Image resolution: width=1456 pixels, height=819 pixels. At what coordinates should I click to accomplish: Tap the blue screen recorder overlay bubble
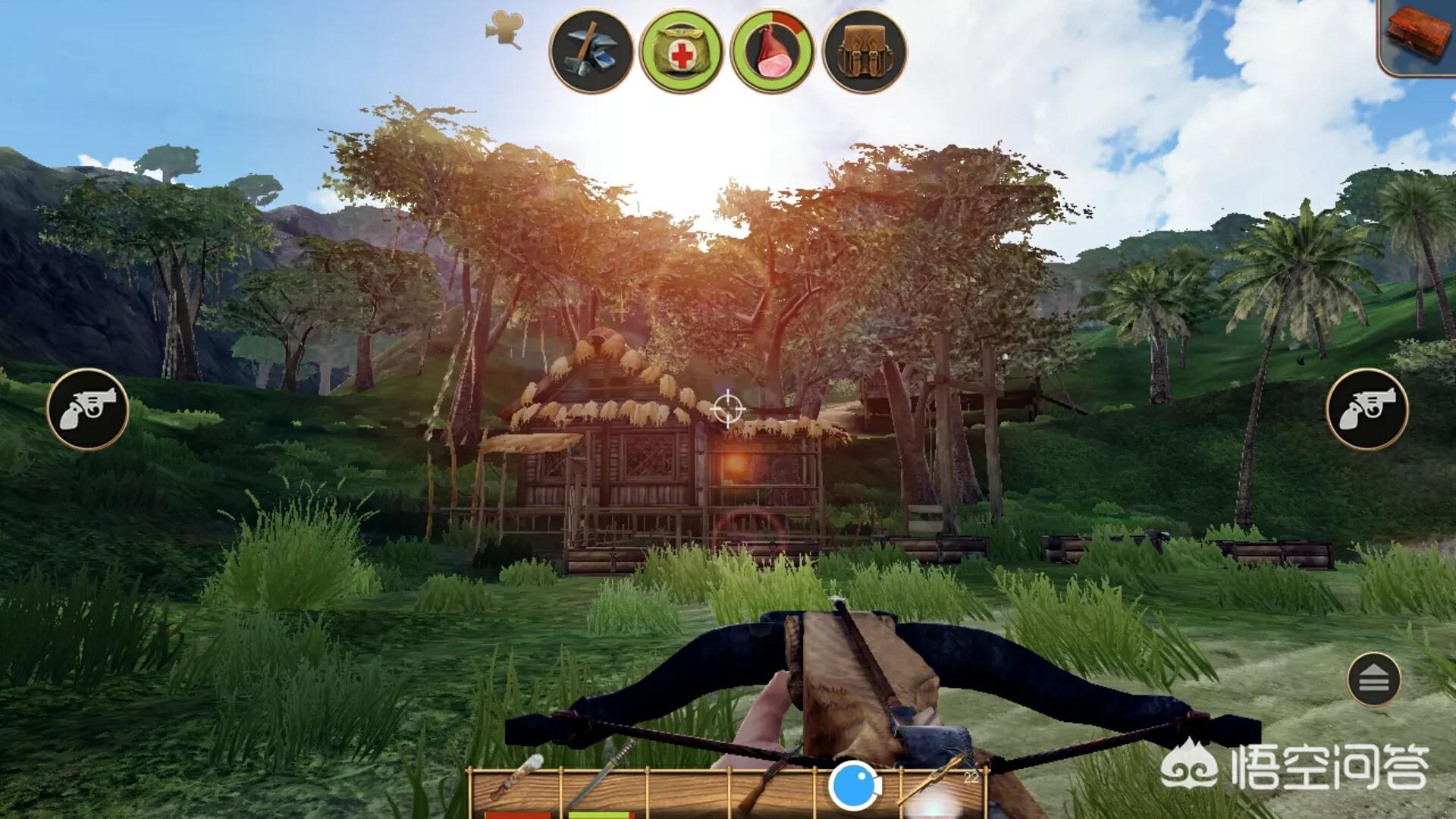tap(854, 786)
